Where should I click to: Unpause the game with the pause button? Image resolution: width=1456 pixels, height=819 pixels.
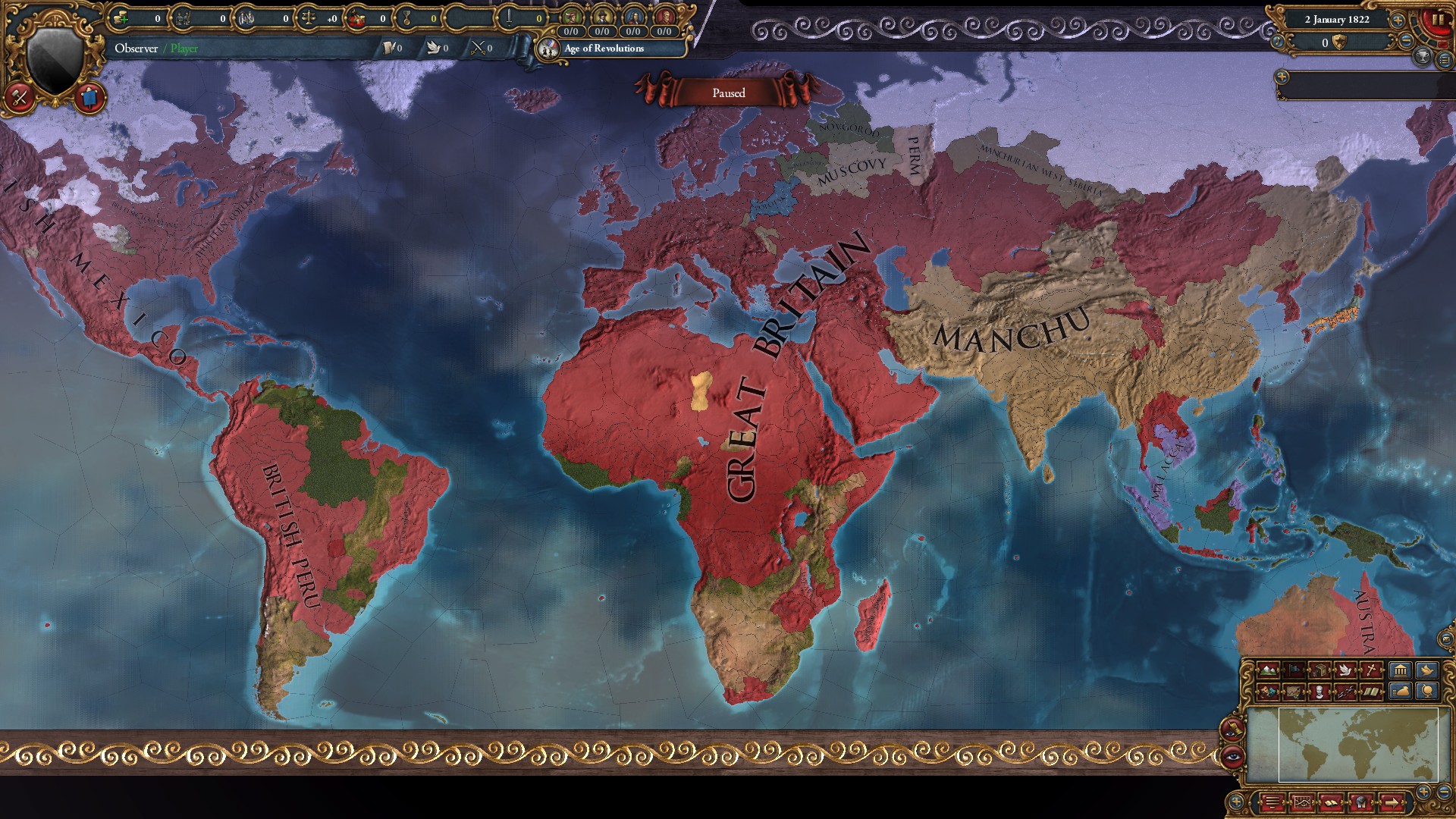(1438, 20)
